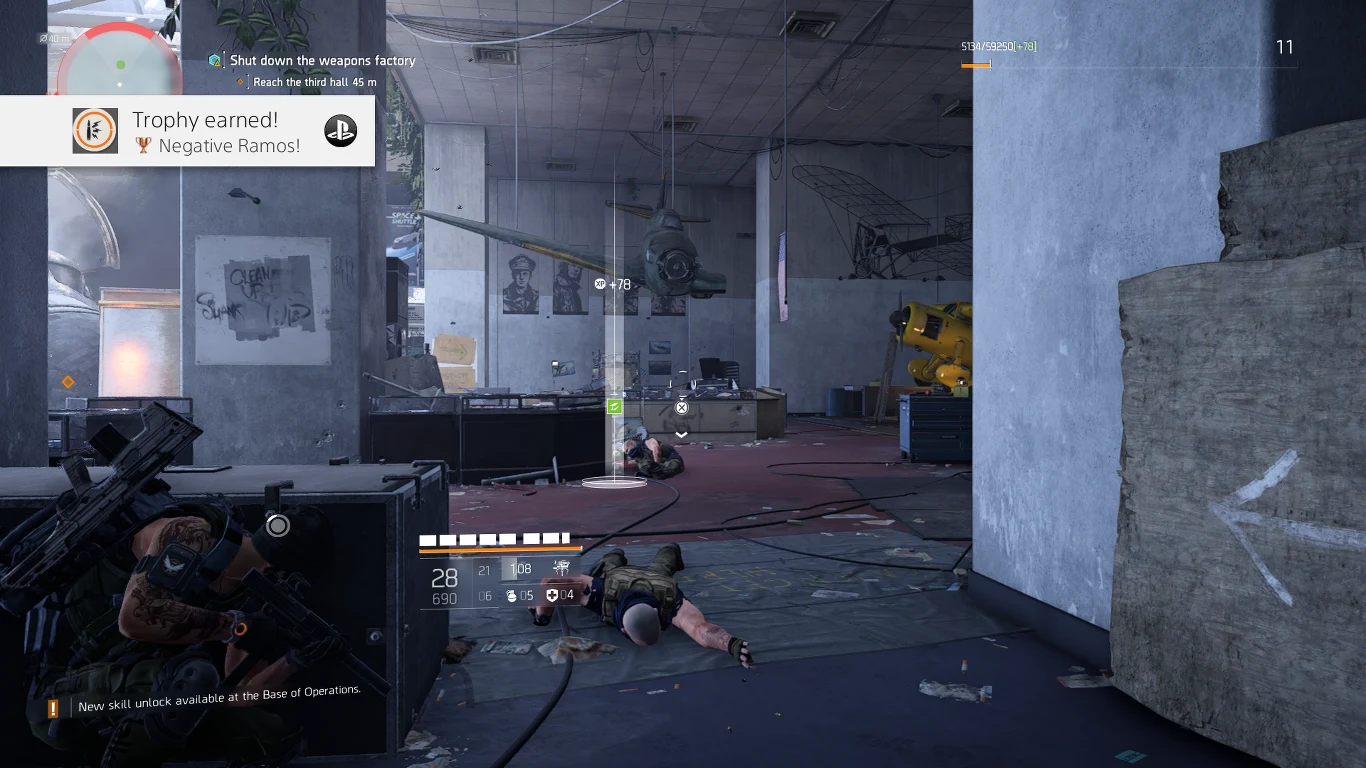Image resolution: width=1366 pixels, height=768 pixels.
Task: Expand the downward chevron below the interact prompt
Action: (x=681, y=434)
